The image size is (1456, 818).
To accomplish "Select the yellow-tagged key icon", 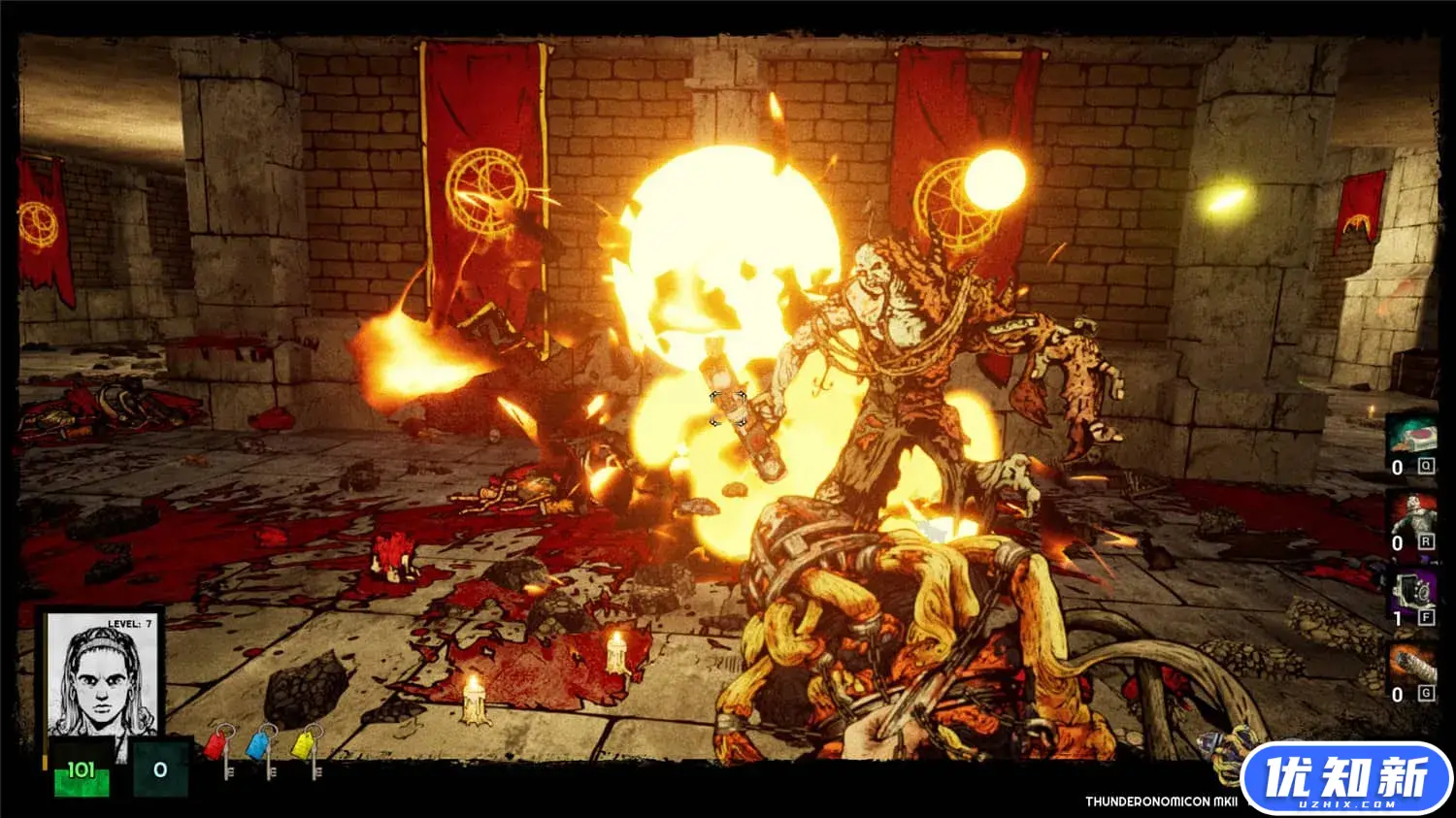I will [307, 749].
